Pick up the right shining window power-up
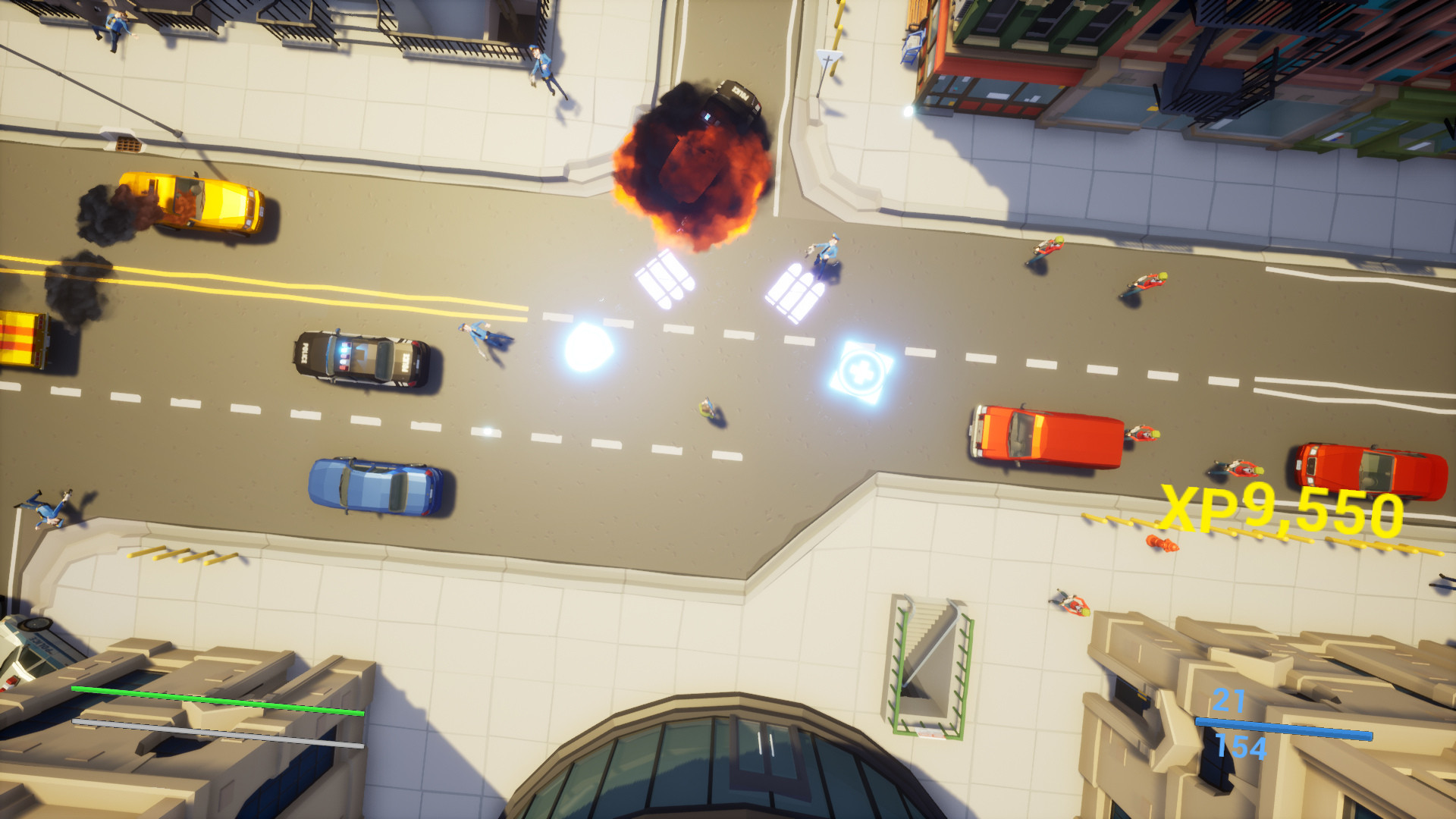1456x819 pixels. point(796,288)
